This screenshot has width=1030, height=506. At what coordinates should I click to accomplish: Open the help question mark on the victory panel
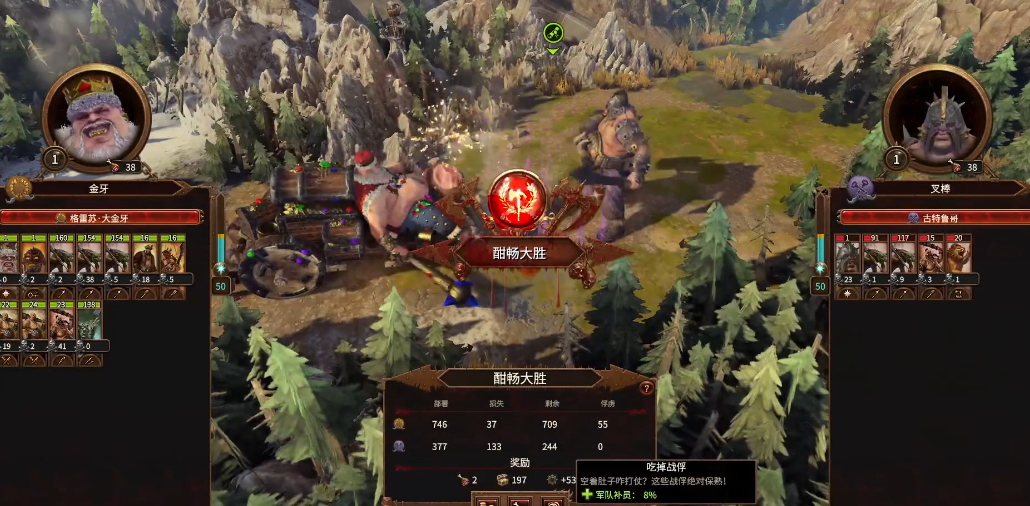click(x=647, y=388)
